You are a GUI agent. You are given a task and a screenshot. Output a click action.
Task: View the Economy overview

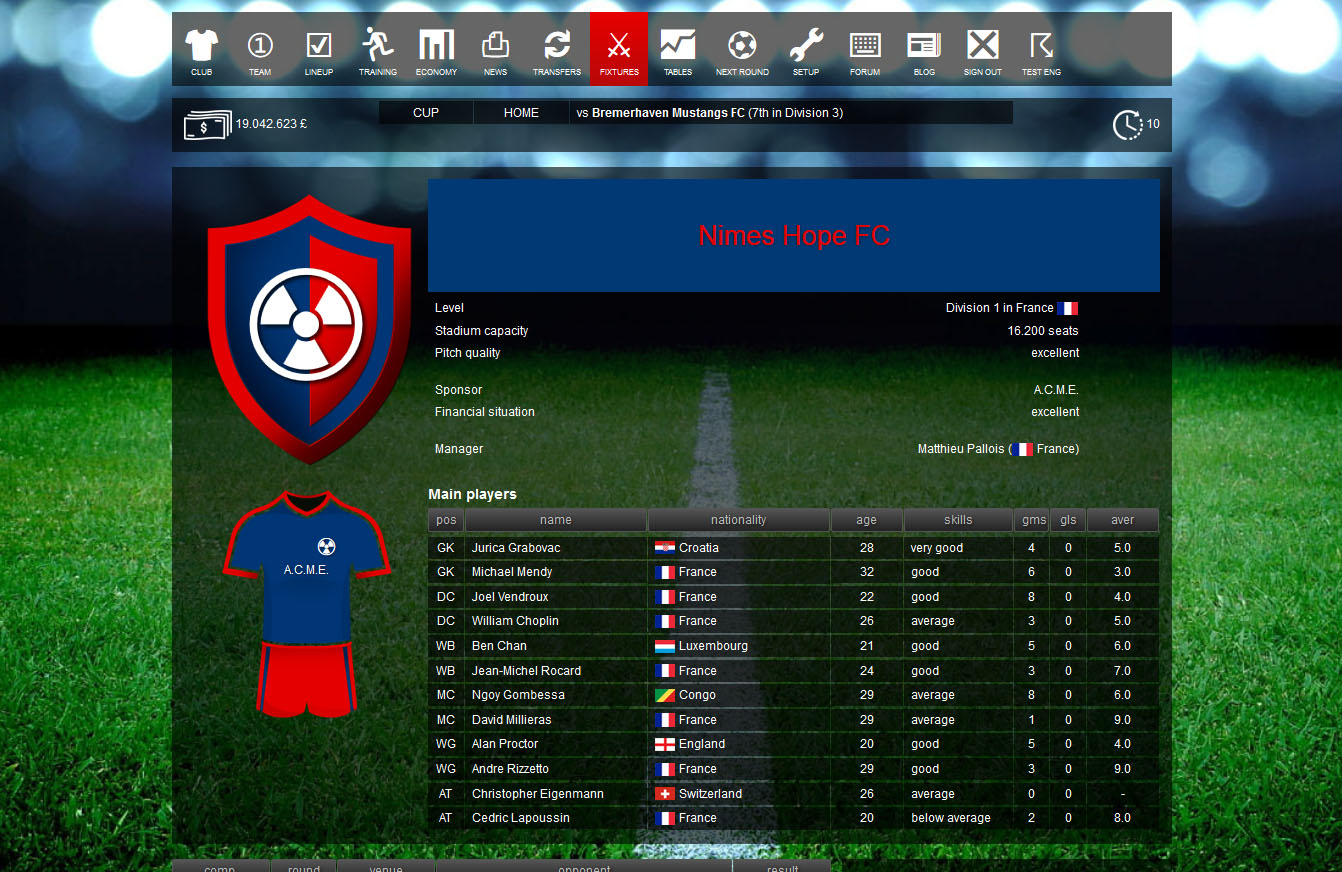(x=436, y=48)
